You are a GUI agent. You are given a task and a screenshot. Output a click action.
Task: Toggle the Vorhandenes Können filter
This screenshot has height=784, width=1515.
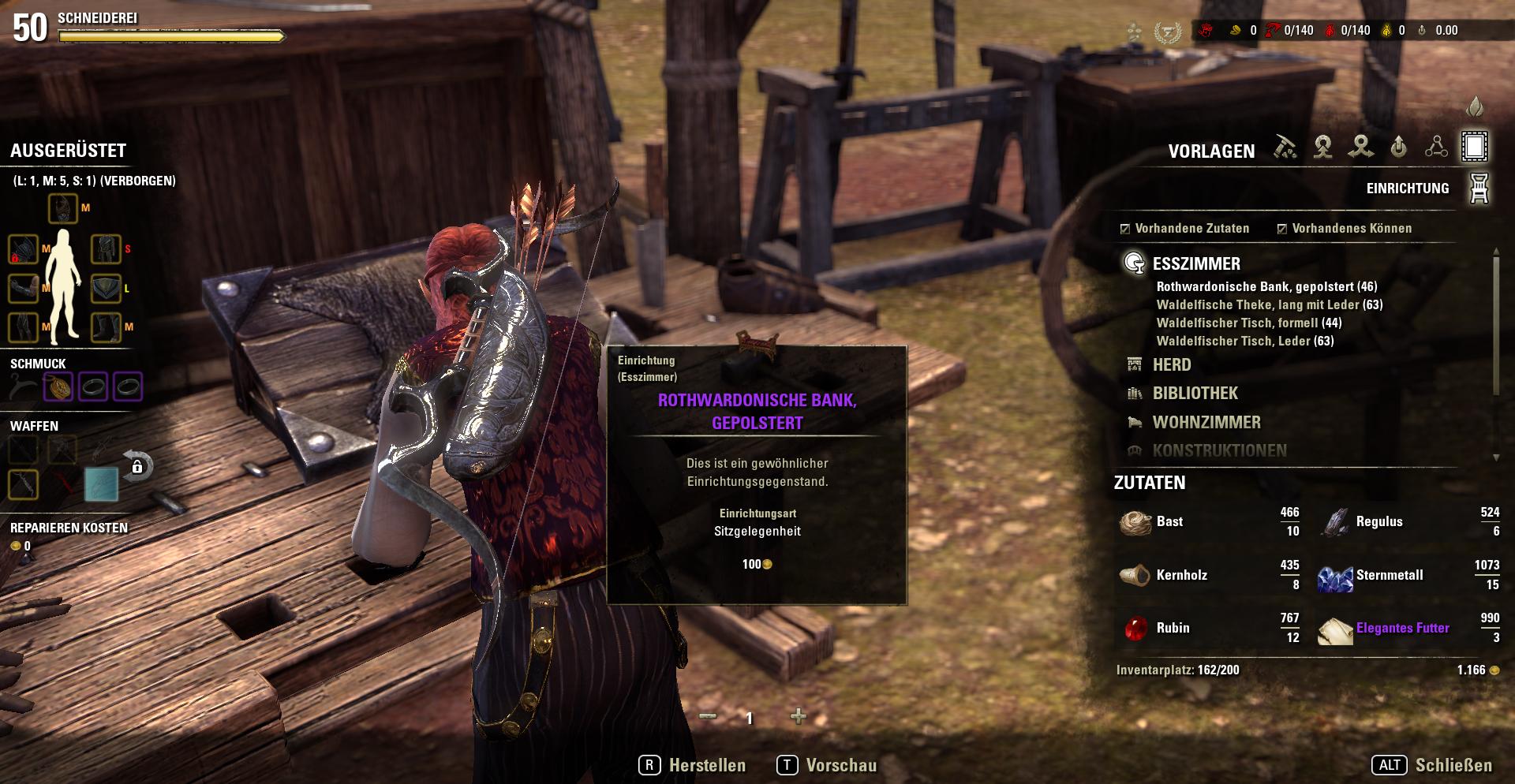(x=1282, y=229)
